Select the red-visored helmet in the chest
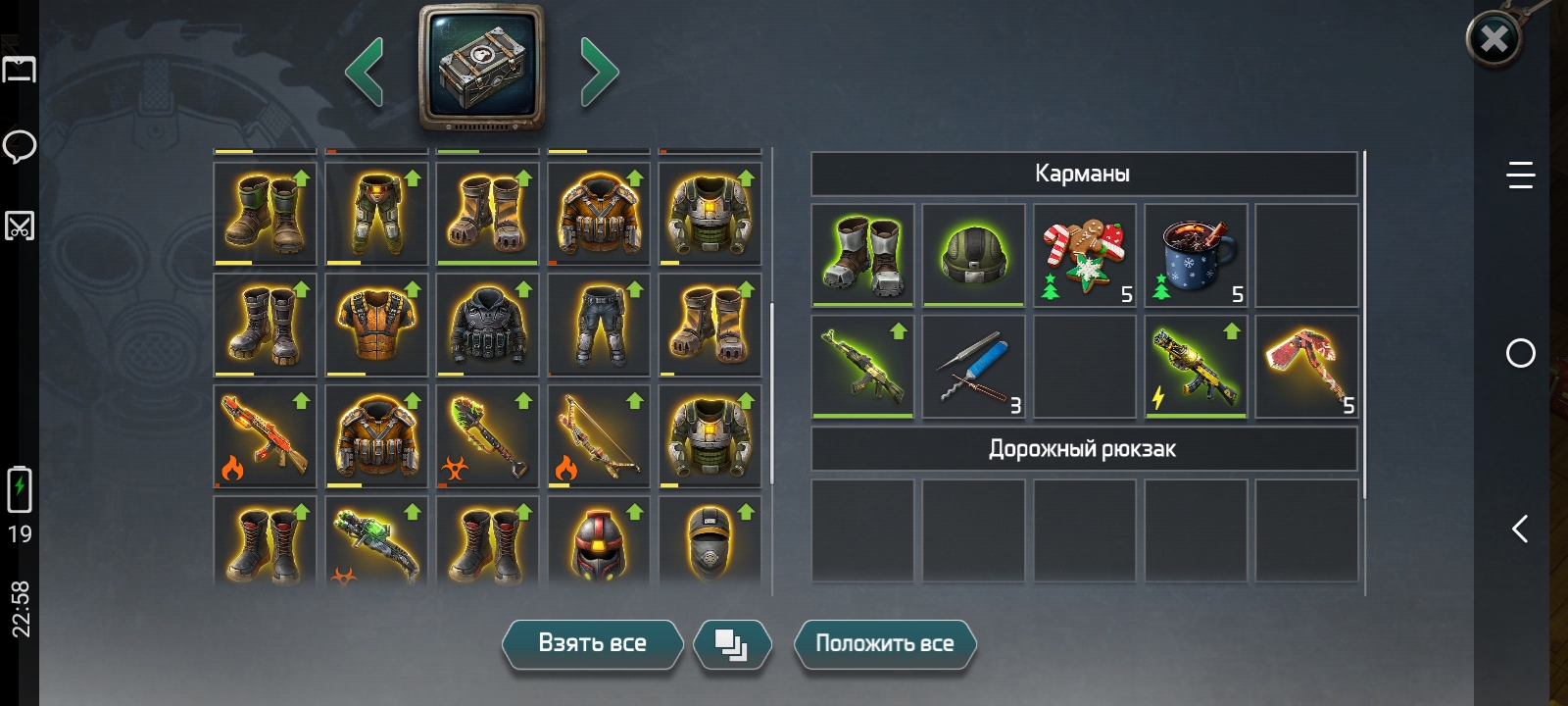1568x706 pixels. pyautogui.click(x=599, y=542)
